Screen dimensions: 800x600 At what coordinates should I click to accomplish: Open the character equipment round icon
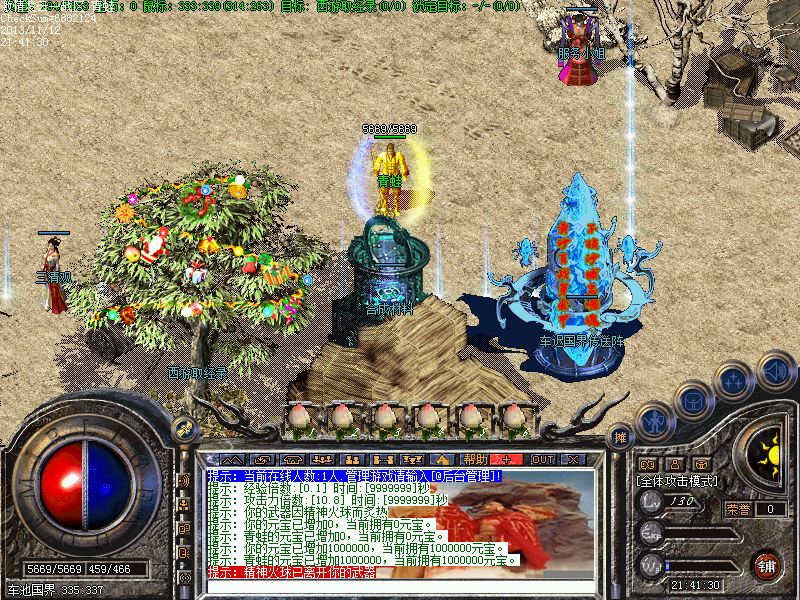655,420
